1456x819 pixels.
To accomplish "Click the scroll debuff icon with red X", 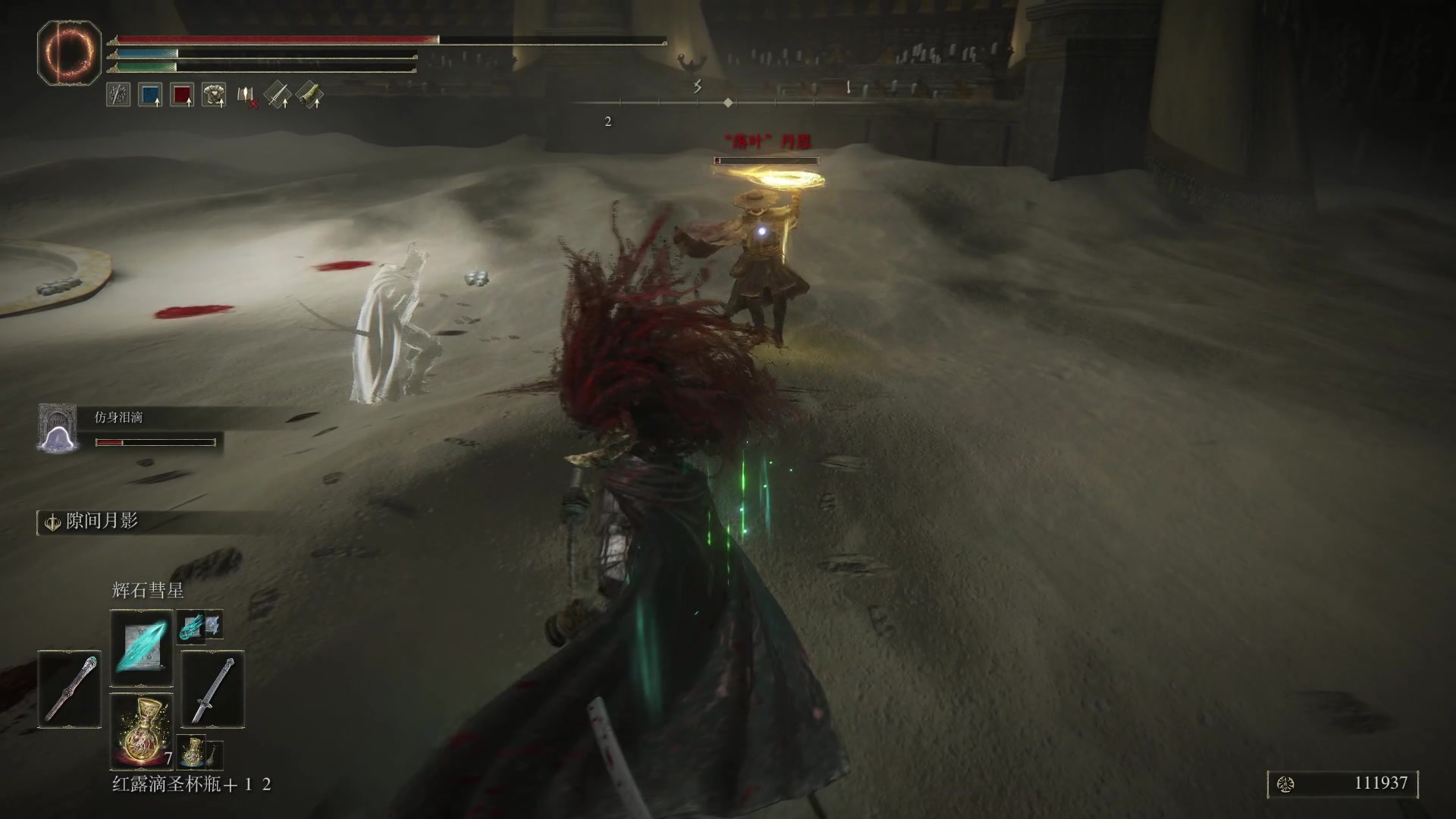I will (x=246, y=96).
